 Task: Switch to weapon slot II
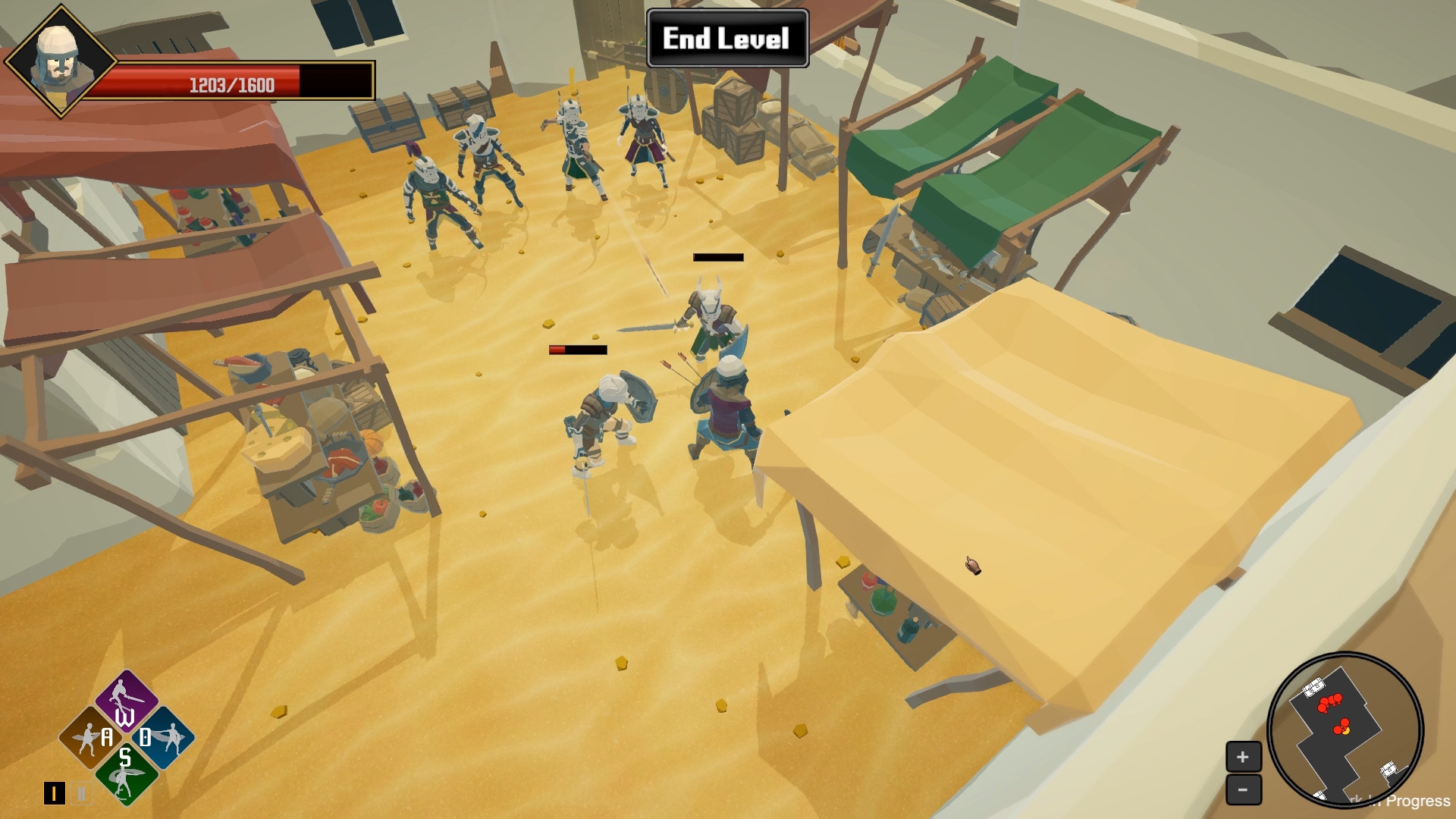(x=81, y=792)
